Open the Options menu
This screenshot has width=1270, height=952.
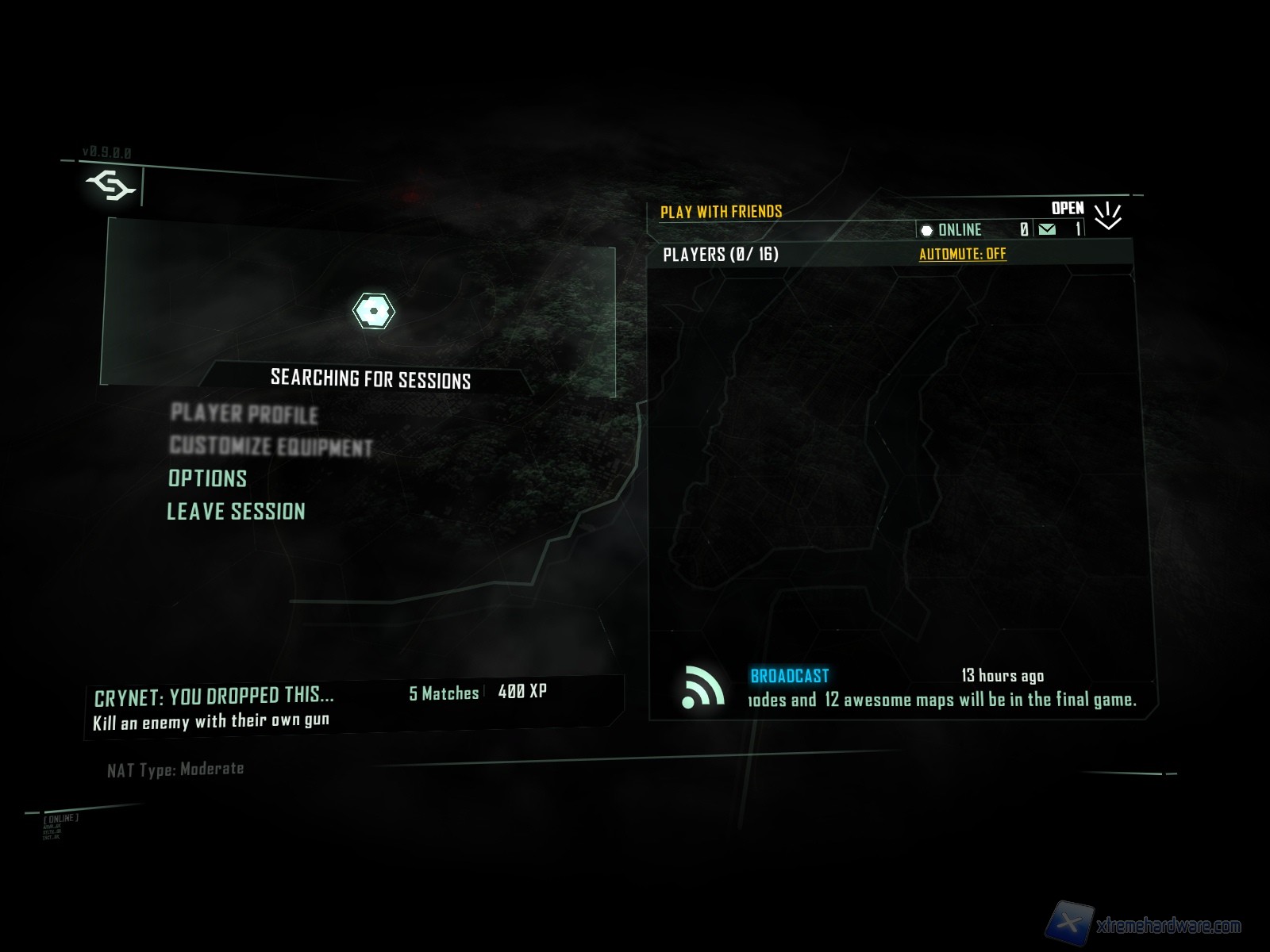pos(207,478)
